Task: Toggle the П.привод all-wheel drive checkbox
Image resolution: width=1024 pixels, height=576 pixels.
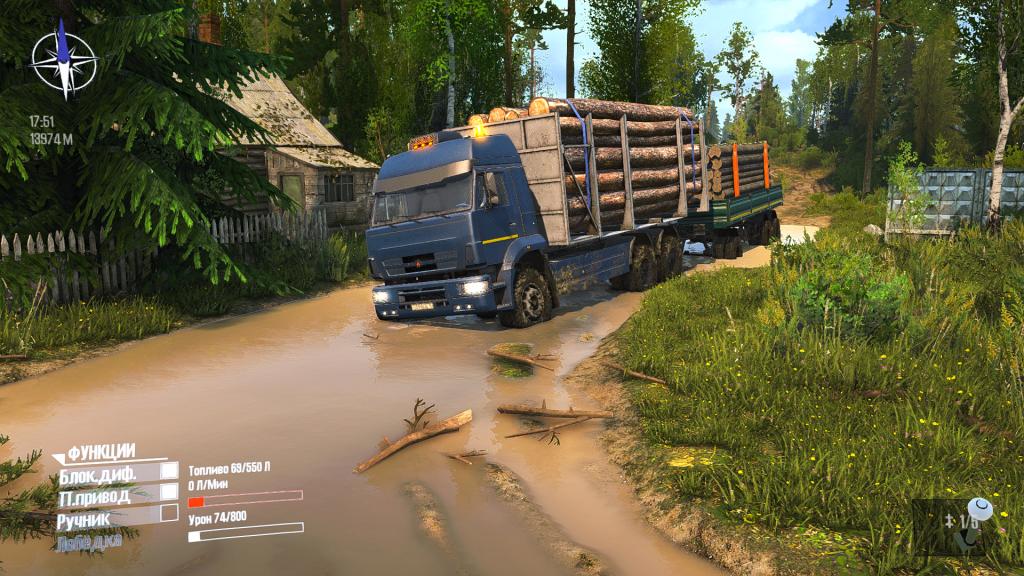Action: [170, 491]
